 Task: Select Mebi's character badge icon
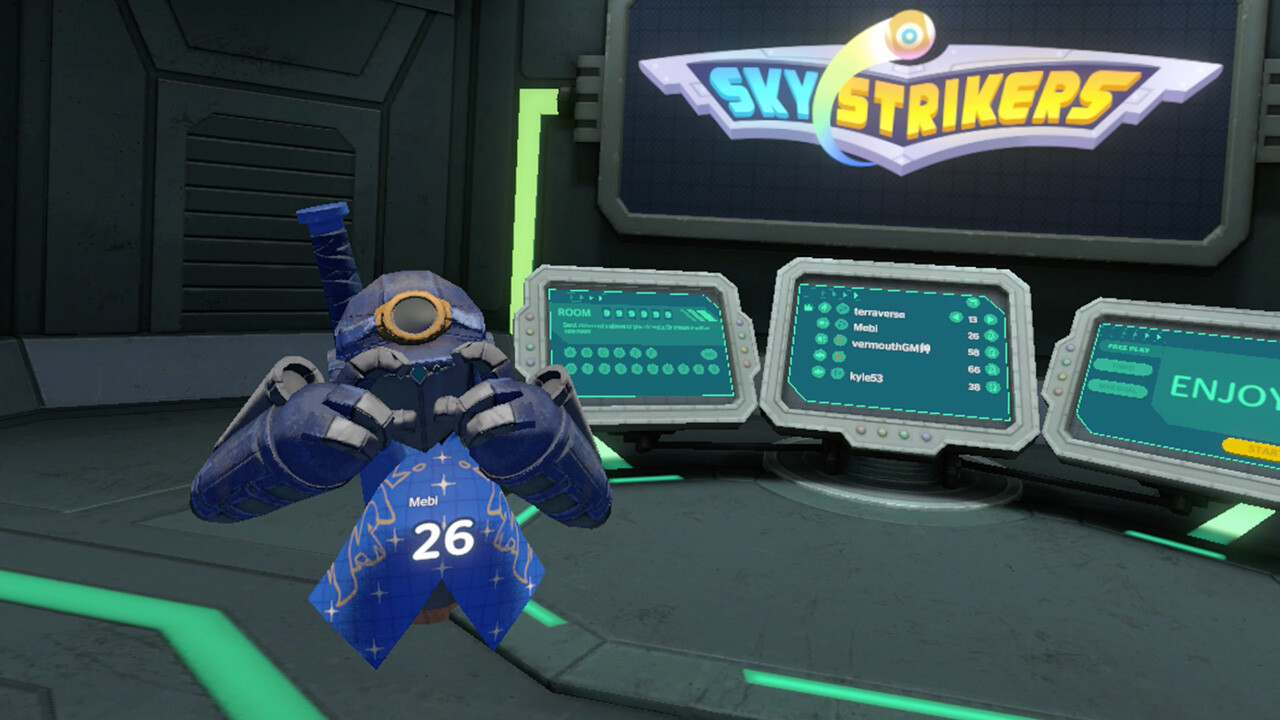point(842,325)
